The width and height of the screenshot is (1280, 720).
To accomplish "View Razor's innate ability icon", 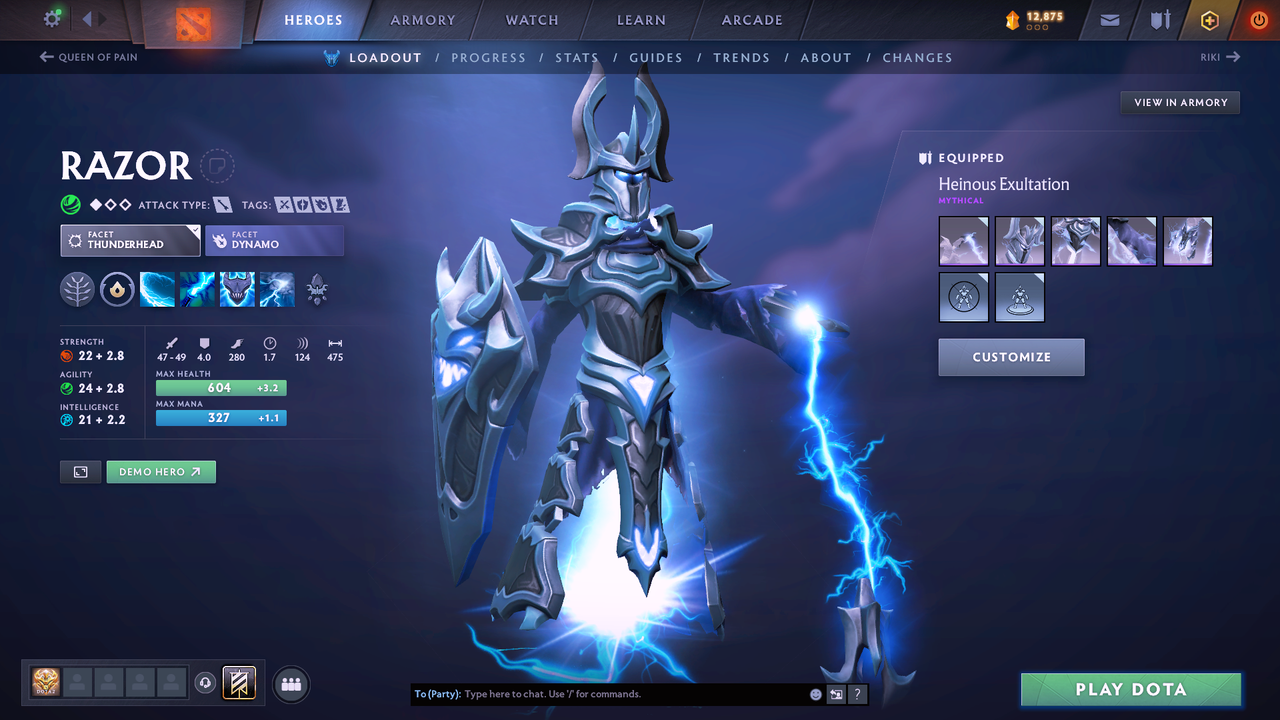I will 117,290.
